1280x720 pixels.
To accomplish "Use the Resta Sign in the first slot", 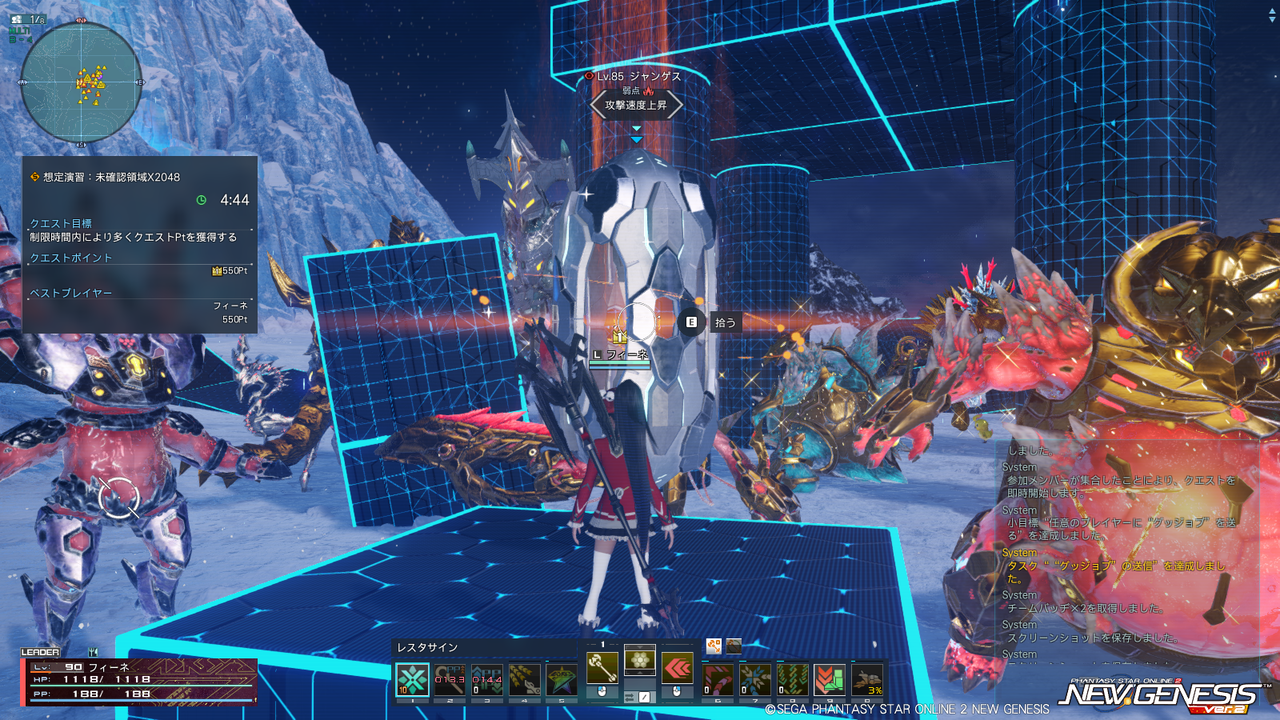I will tap(413, 680).
